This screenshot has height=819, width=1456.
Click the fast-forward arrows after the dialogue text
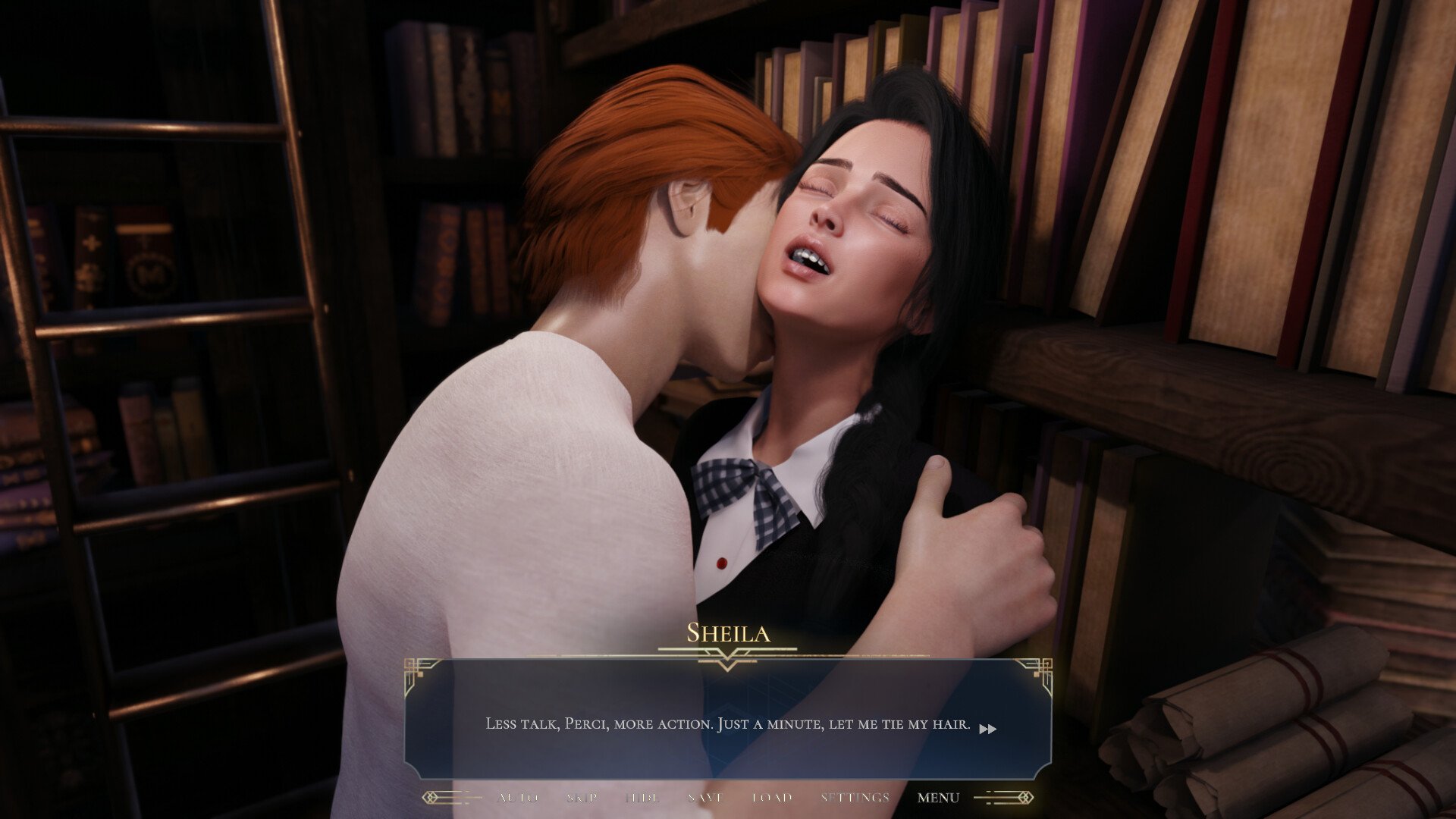987,729
